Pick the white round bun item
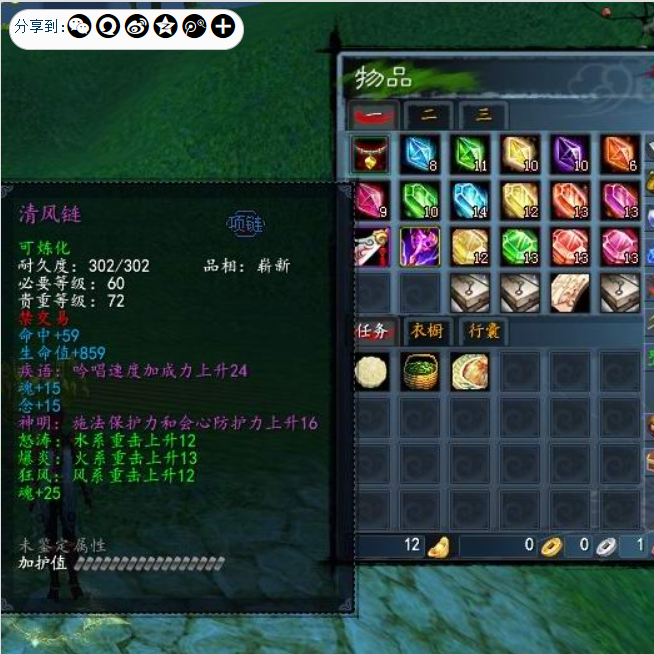 (x=371, y=371)
